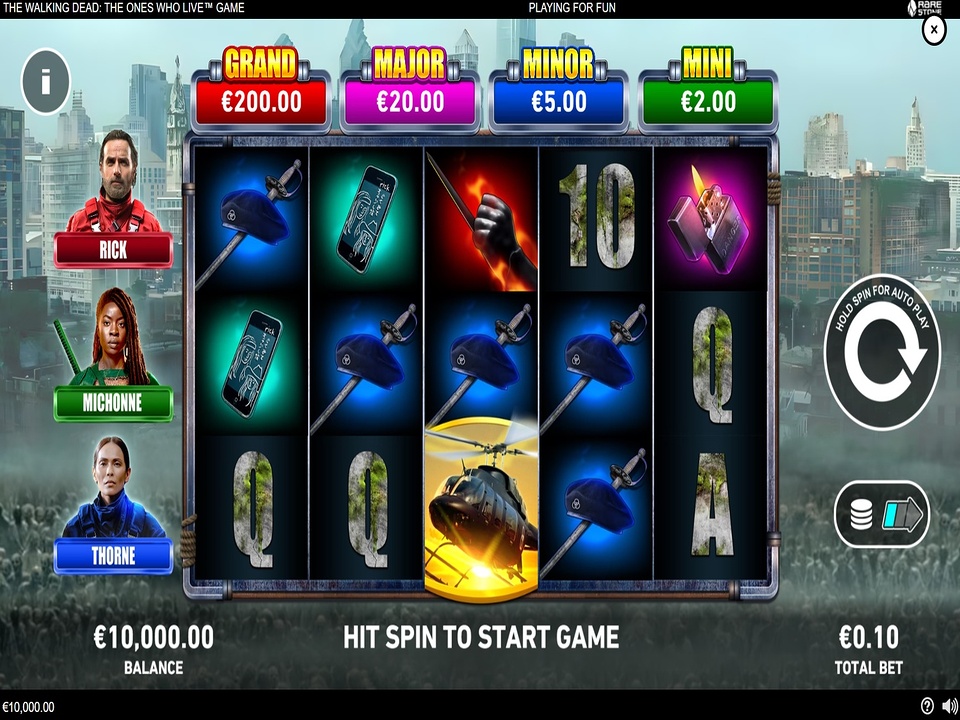Close the game with the X button
This screenshot has height=720, width=960.
tap(933, 31)
